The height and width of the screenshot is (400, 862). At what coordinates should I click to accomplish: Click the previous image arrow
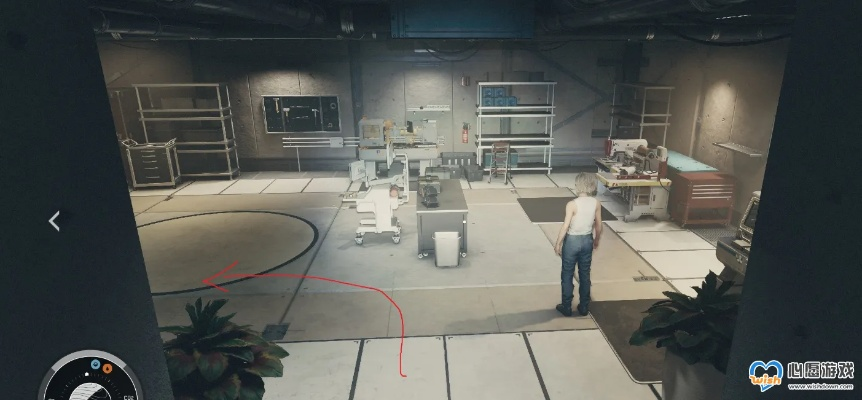[x=56, y=220]
